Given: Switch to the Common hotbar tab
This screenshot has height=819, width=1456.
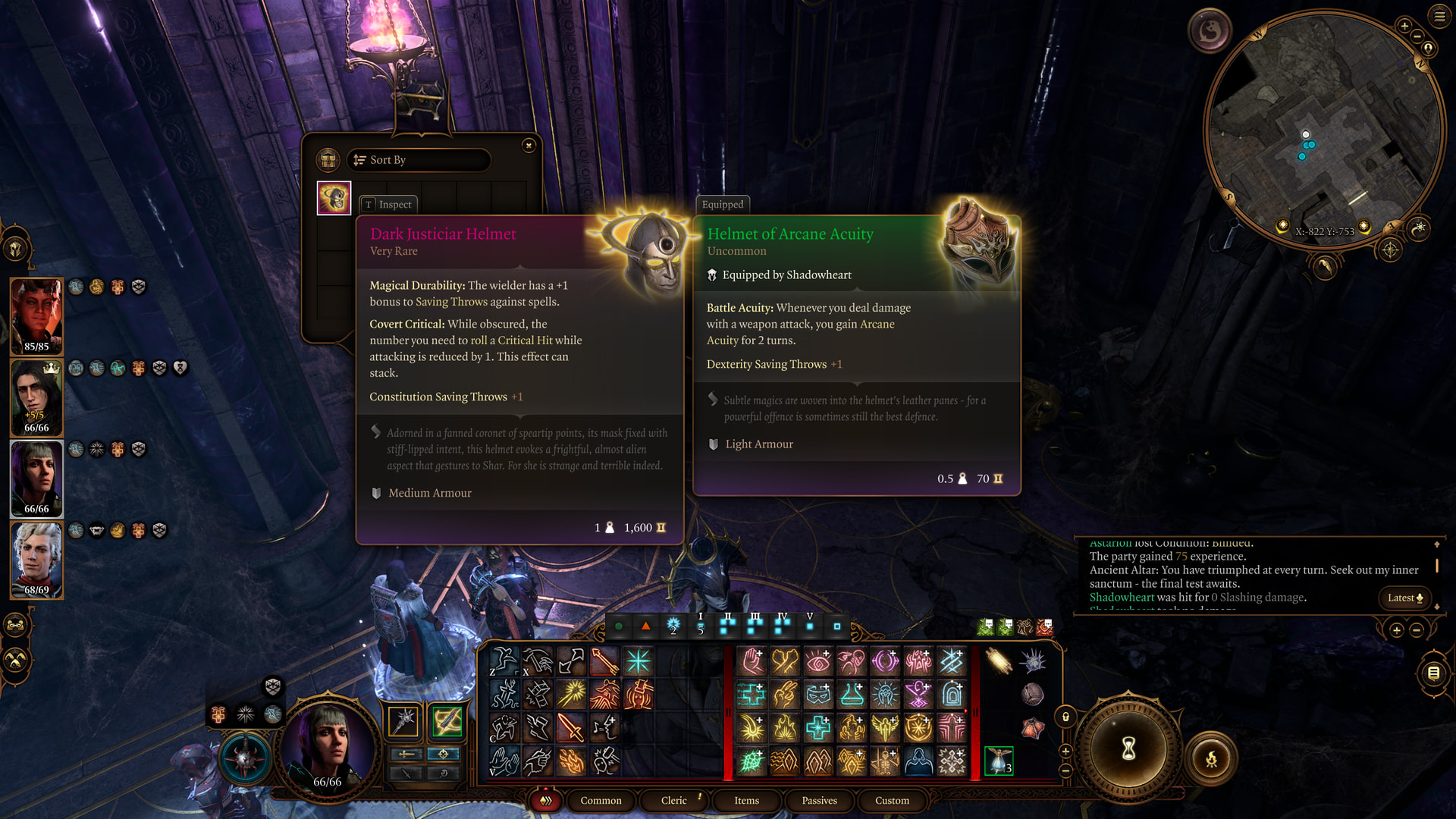Looking at the screenshot, I should tap(601, 801).
